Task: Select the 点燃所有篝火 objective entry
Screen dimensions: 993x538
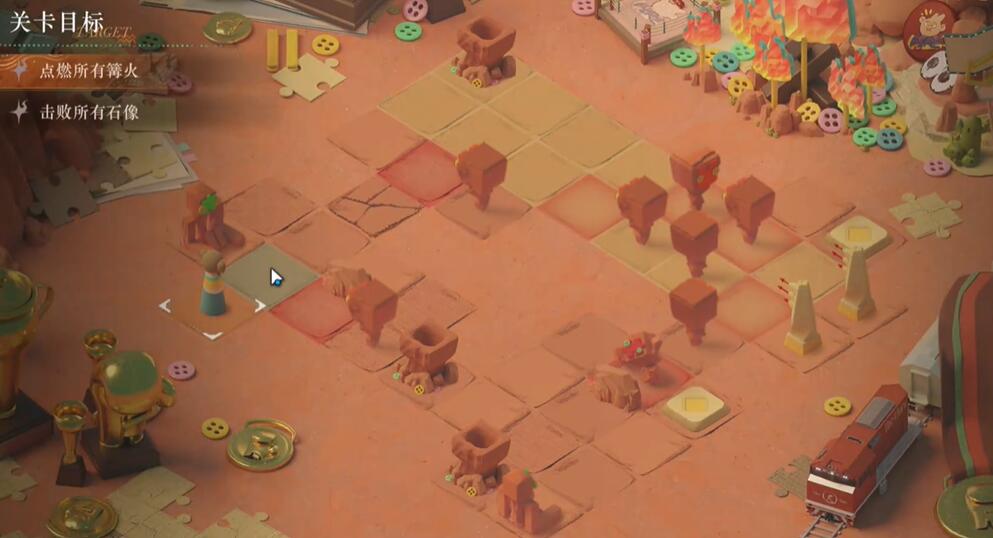Action: [x=95, y=71]
